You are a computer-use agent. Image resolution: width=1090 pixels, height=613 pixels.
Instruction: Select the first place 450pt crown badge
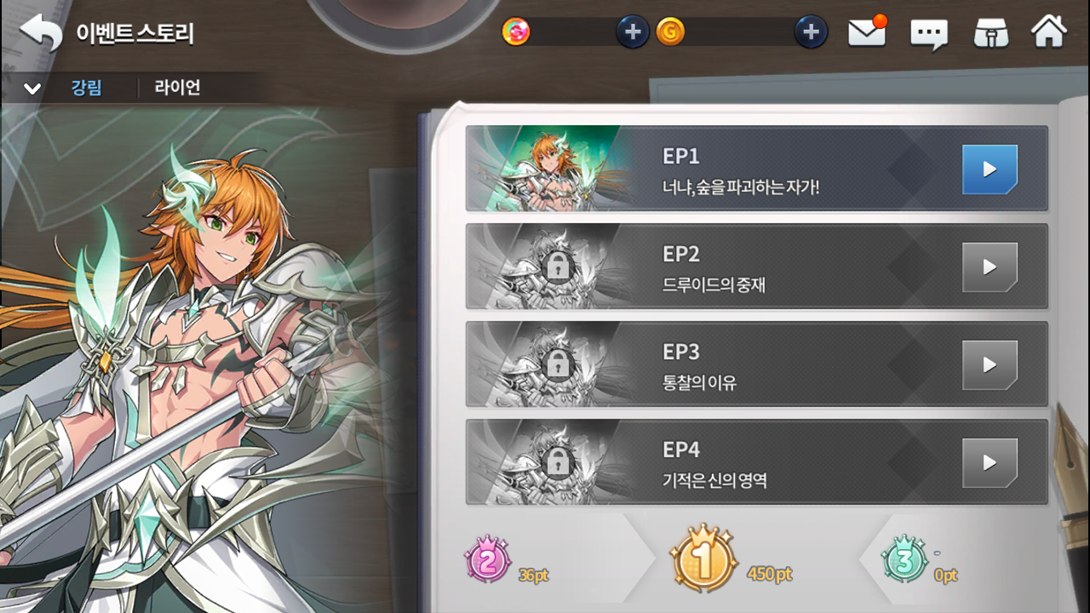point(703,560)
